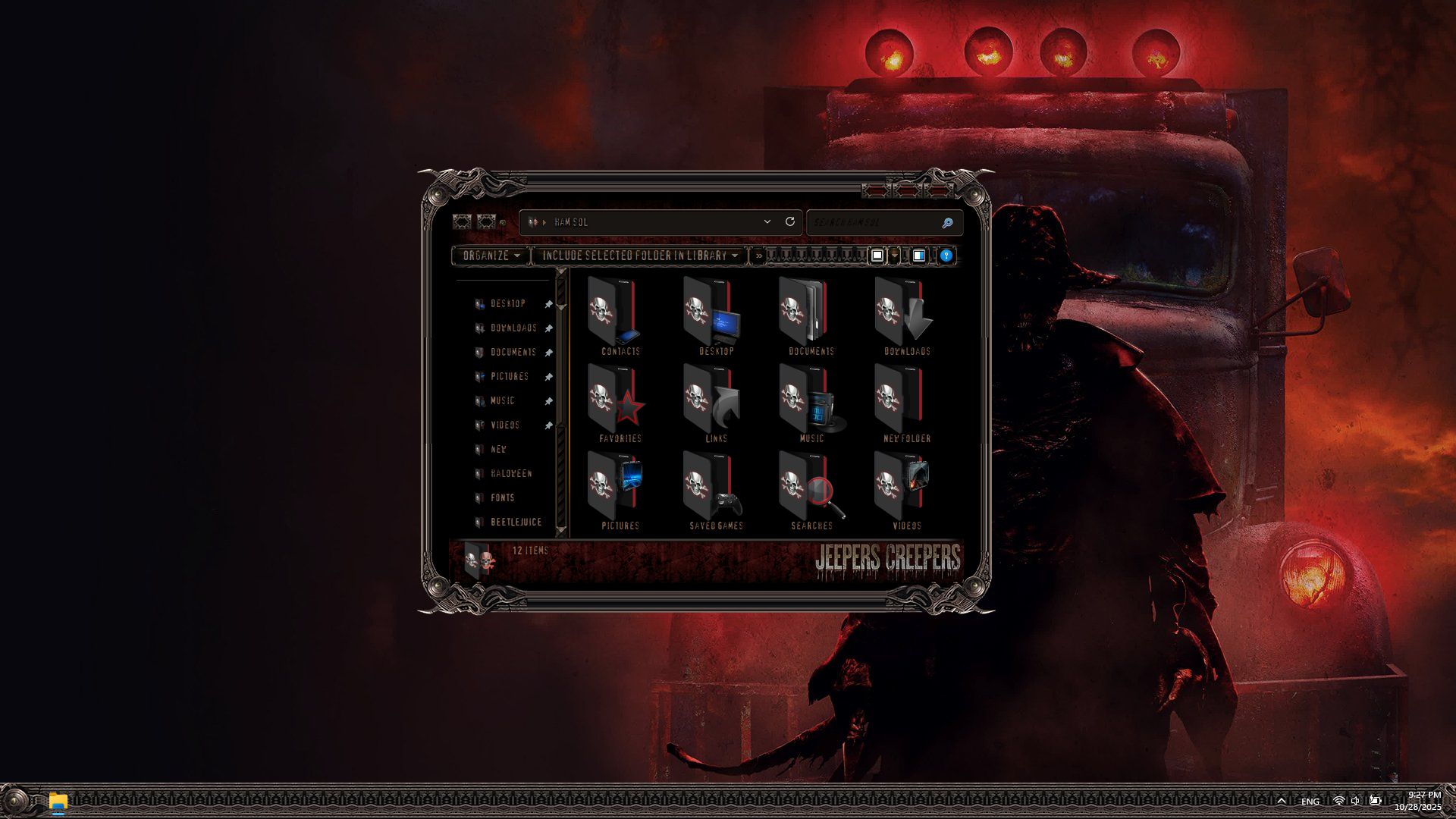Viewport: 1456px width, 819px height.
Task: Select the Searches folder with magnifying glass
Action: 807,491
